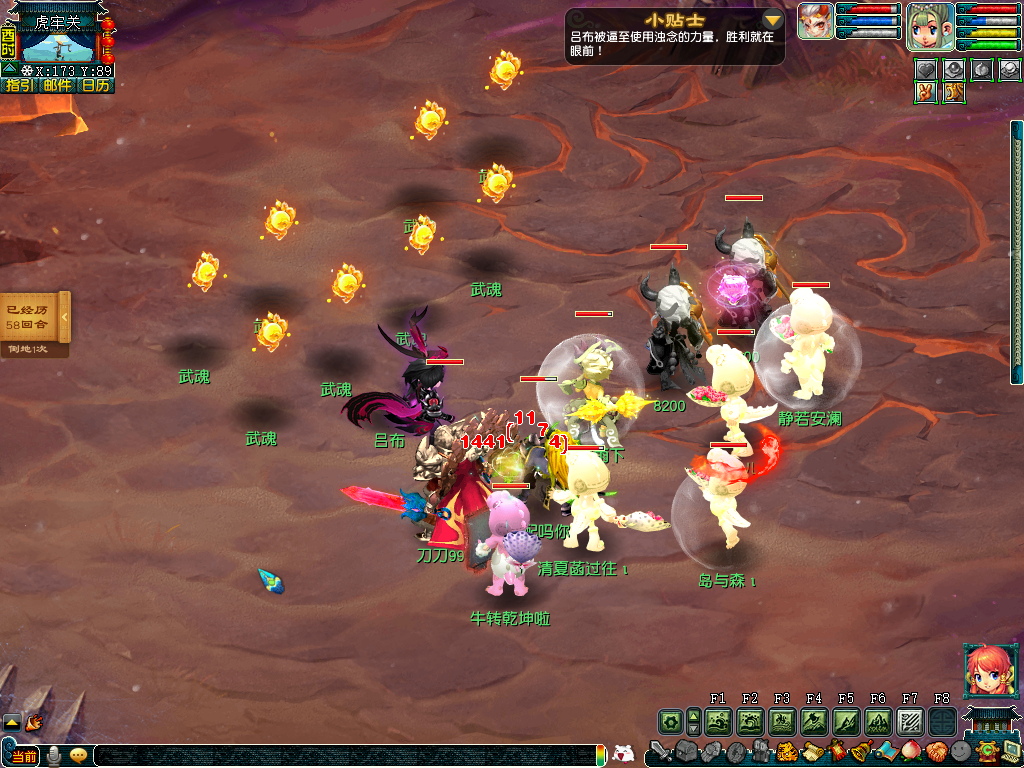
Task: Activate the F7 striped skill slot
Action: coord(910,721)
